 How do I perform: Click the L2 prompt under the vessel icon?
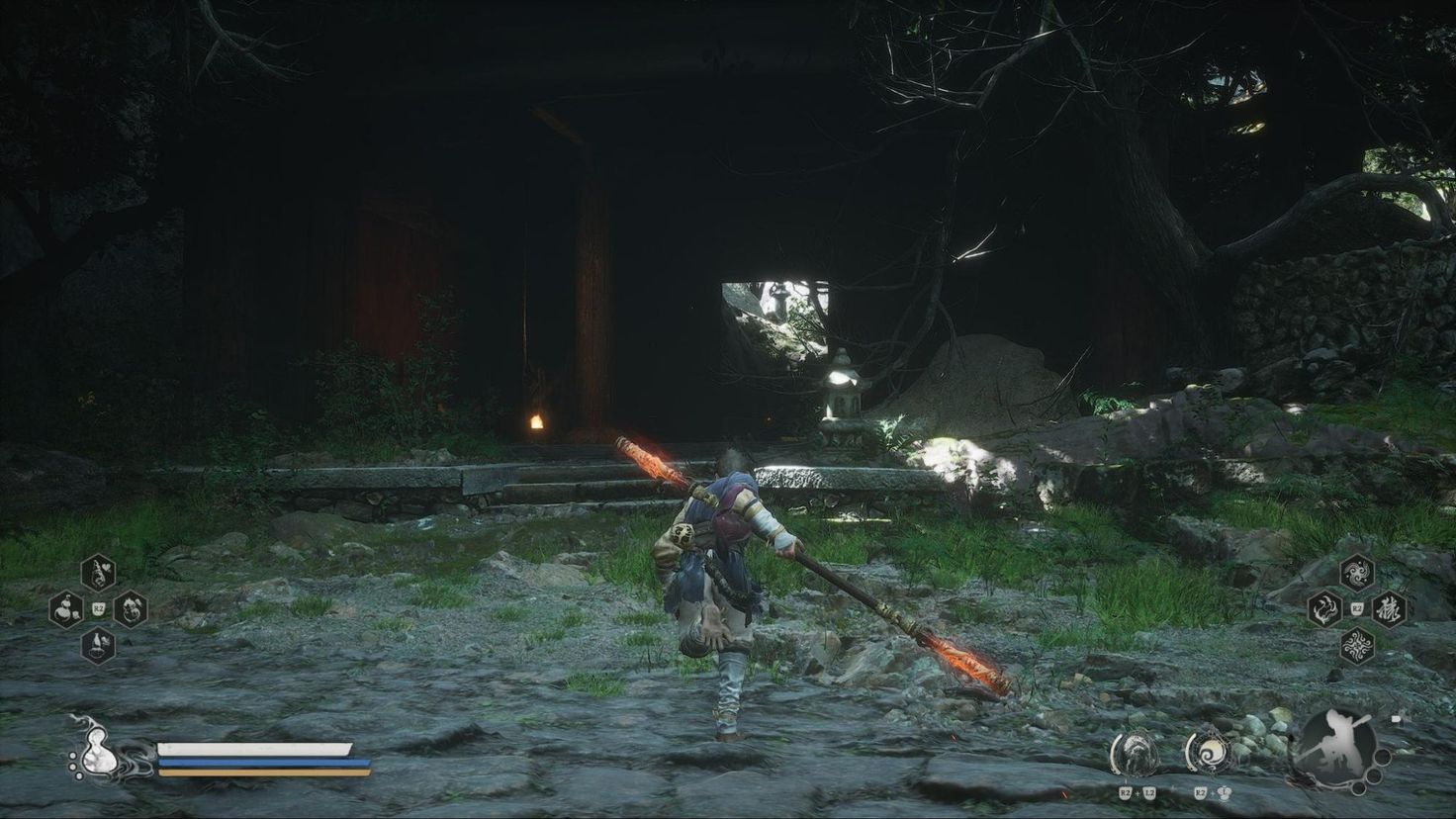coord(1149,792)
